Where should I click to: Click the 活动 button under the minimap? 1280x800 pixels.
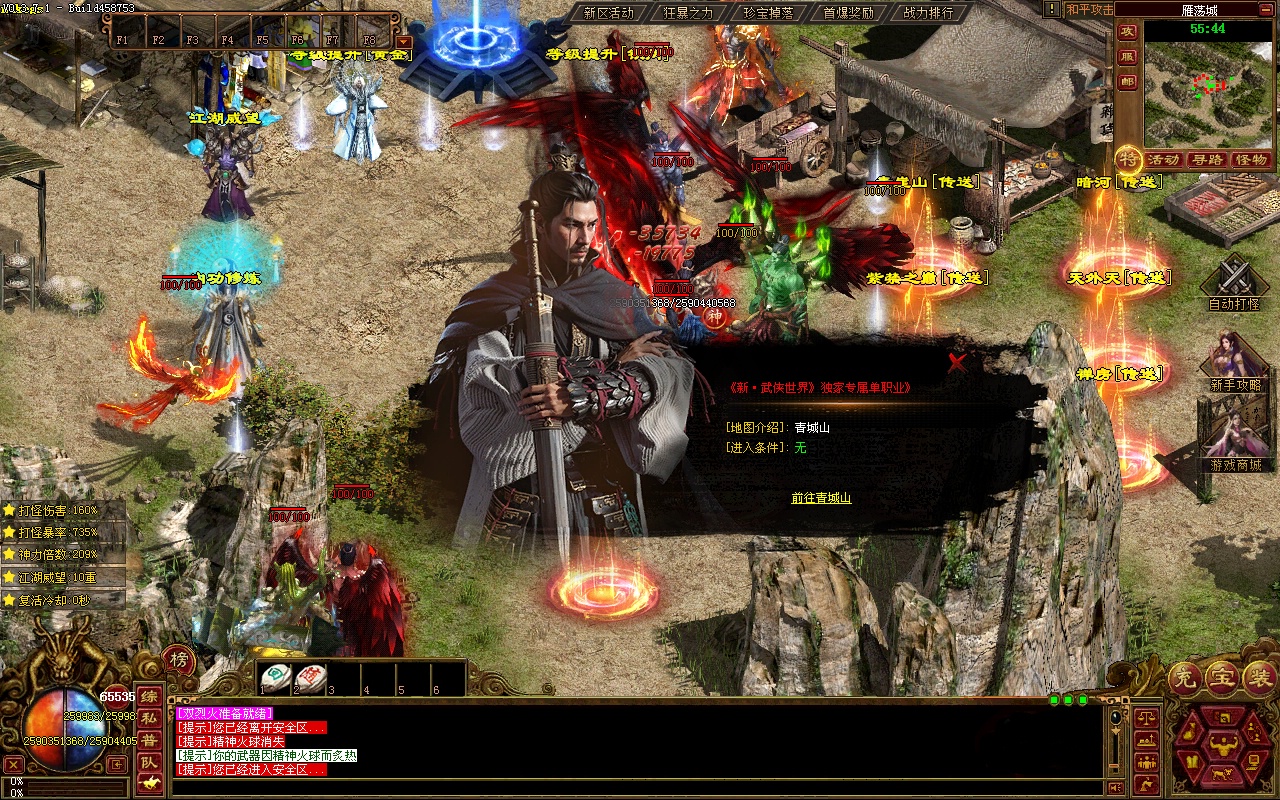pyautogui.click(x=1163, y=159)
